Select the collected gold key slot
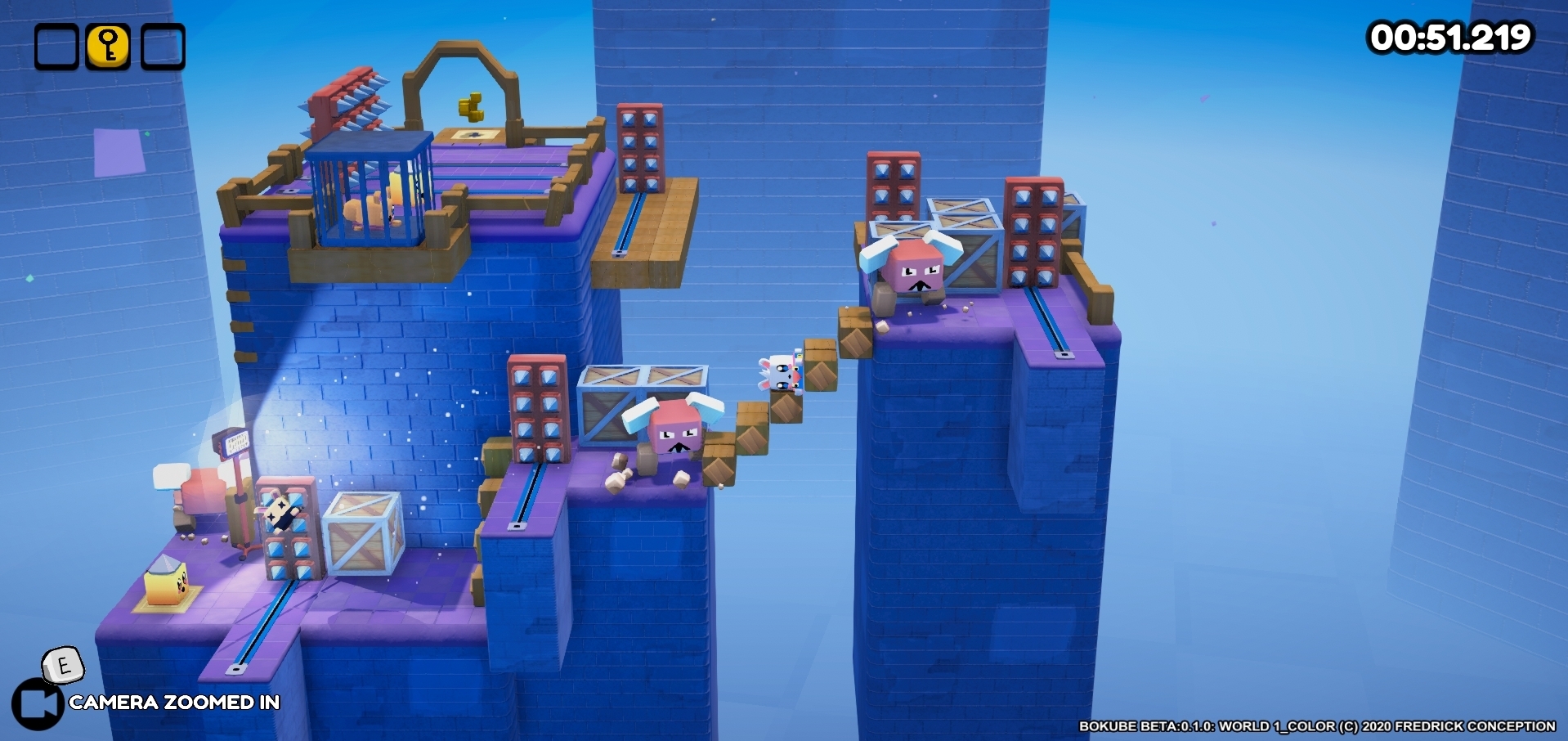 tap(109, 47)
